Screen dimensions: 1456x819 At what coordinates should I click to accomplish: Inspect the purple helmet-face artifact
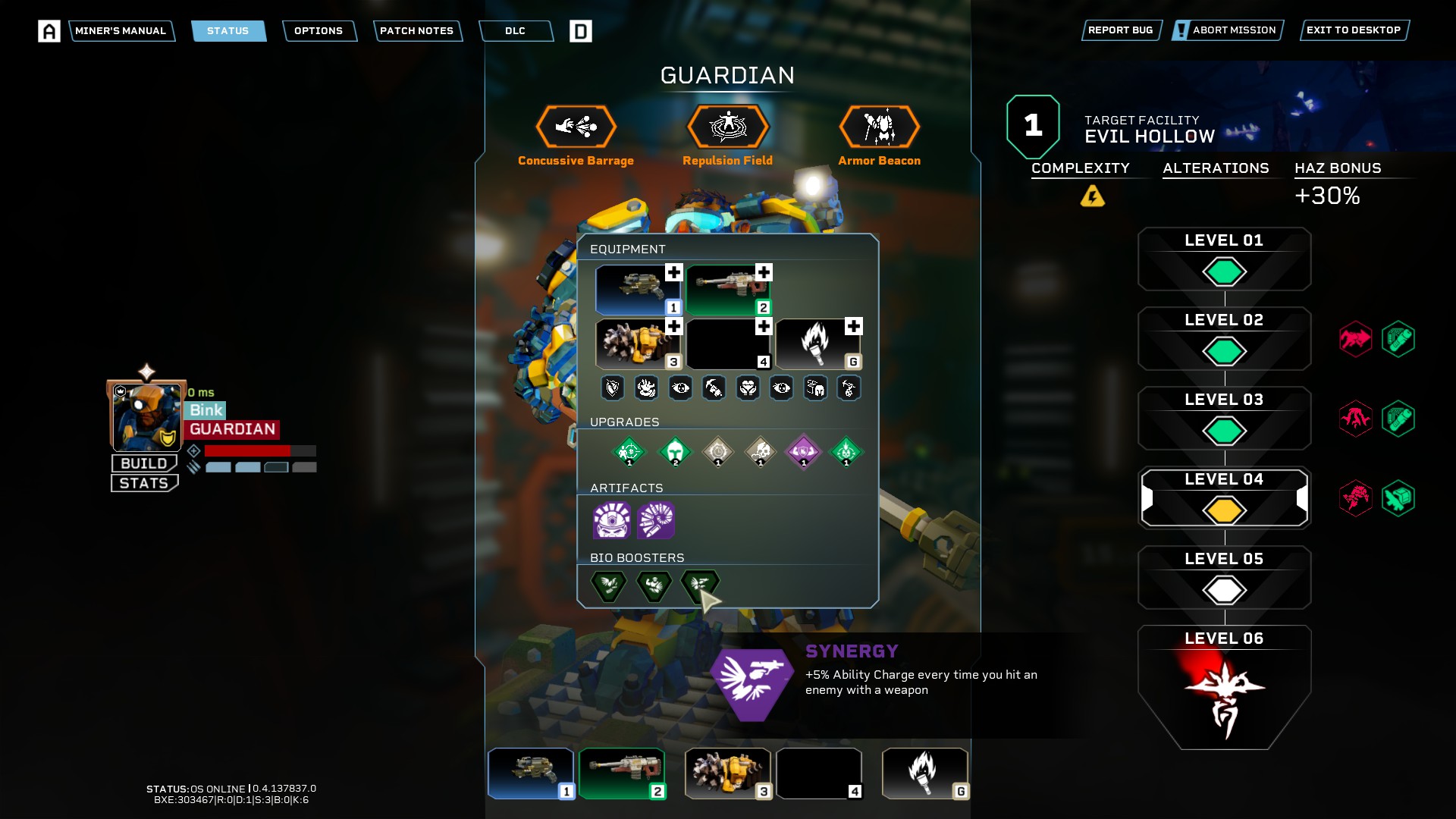pos(611,520)
